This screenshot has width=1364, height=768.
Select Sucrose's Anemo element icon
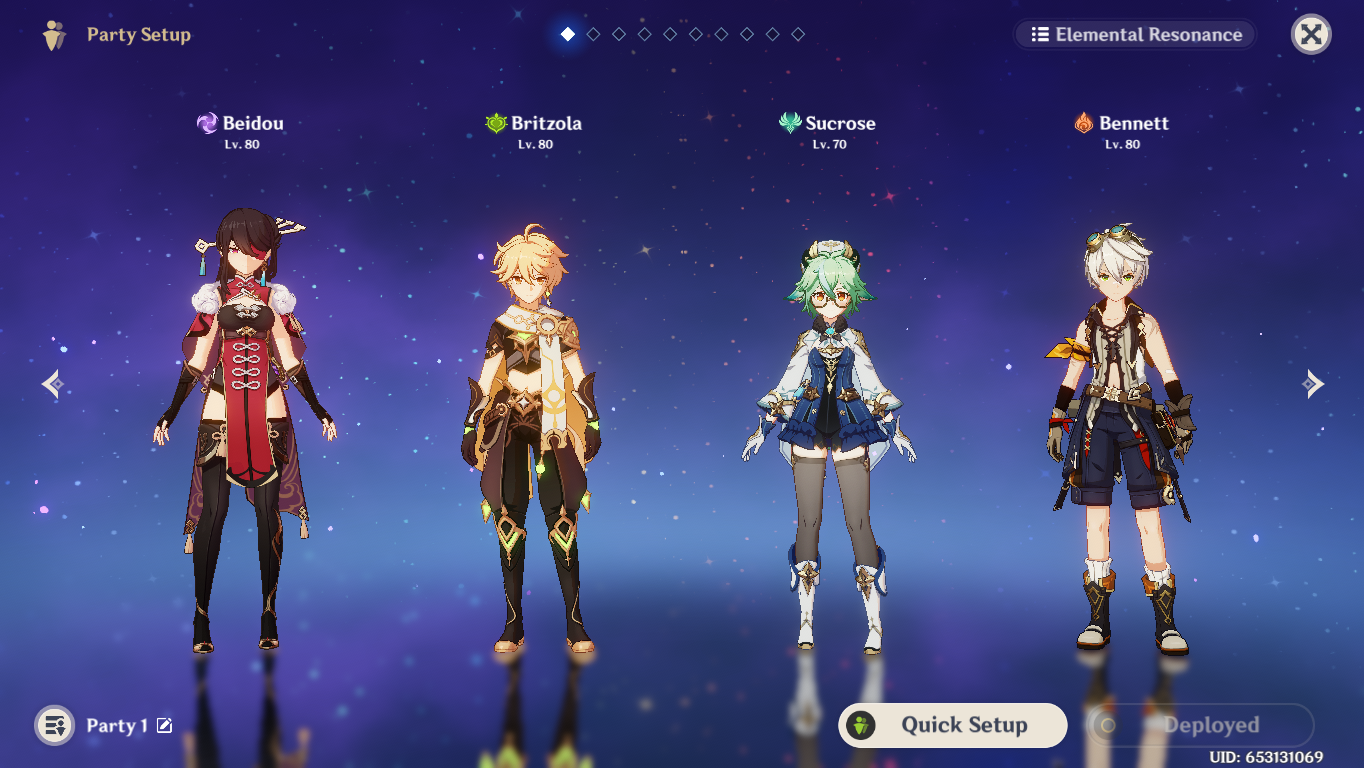pos(791,123)
